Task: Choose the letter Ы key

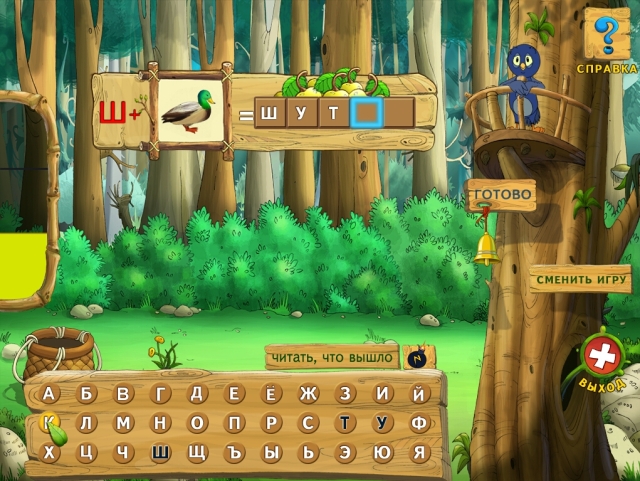Action: (x=271, y=452)
